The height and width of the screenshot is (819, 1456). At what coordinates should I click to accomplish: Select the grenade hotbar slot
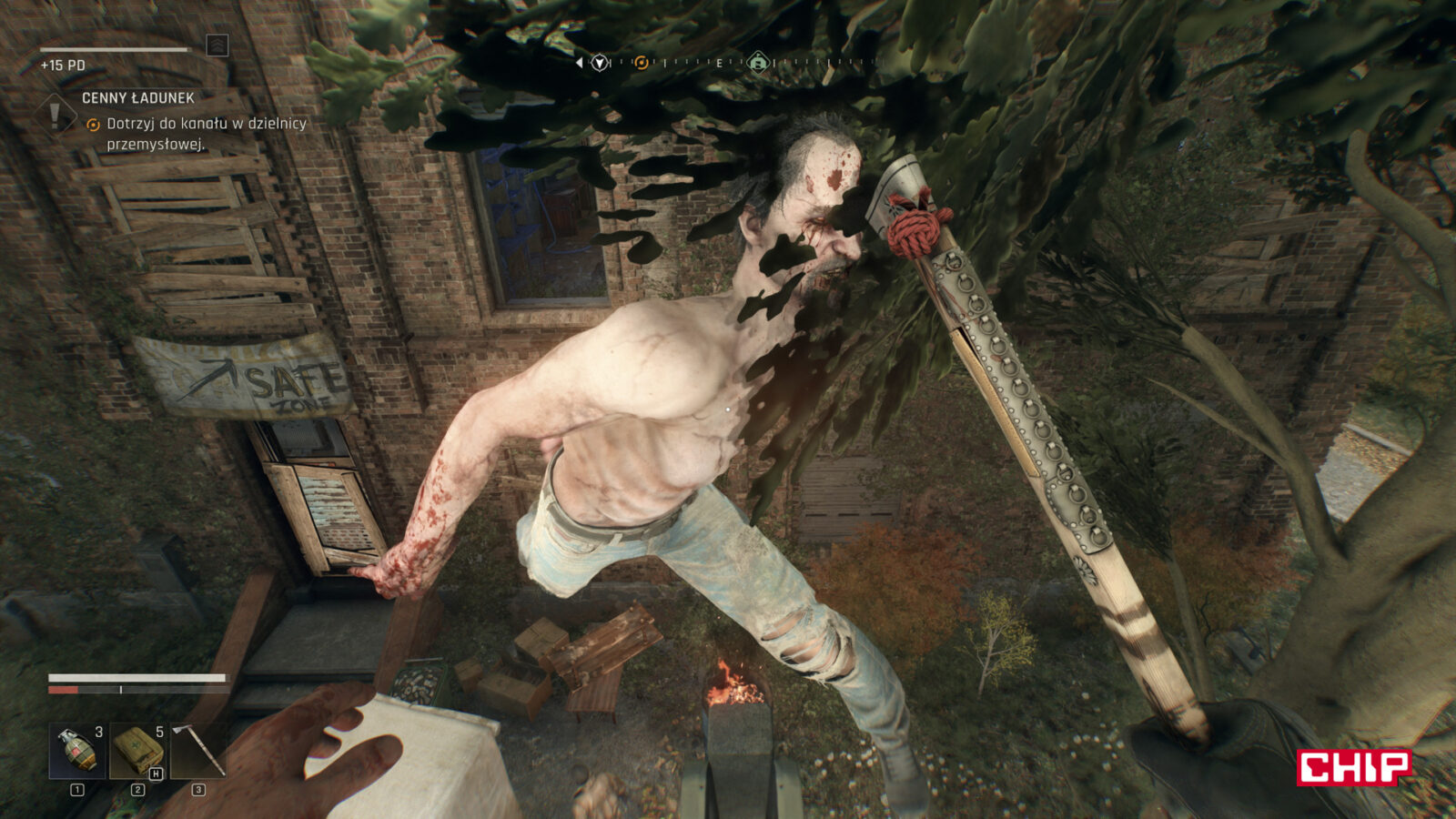(76, 751)
